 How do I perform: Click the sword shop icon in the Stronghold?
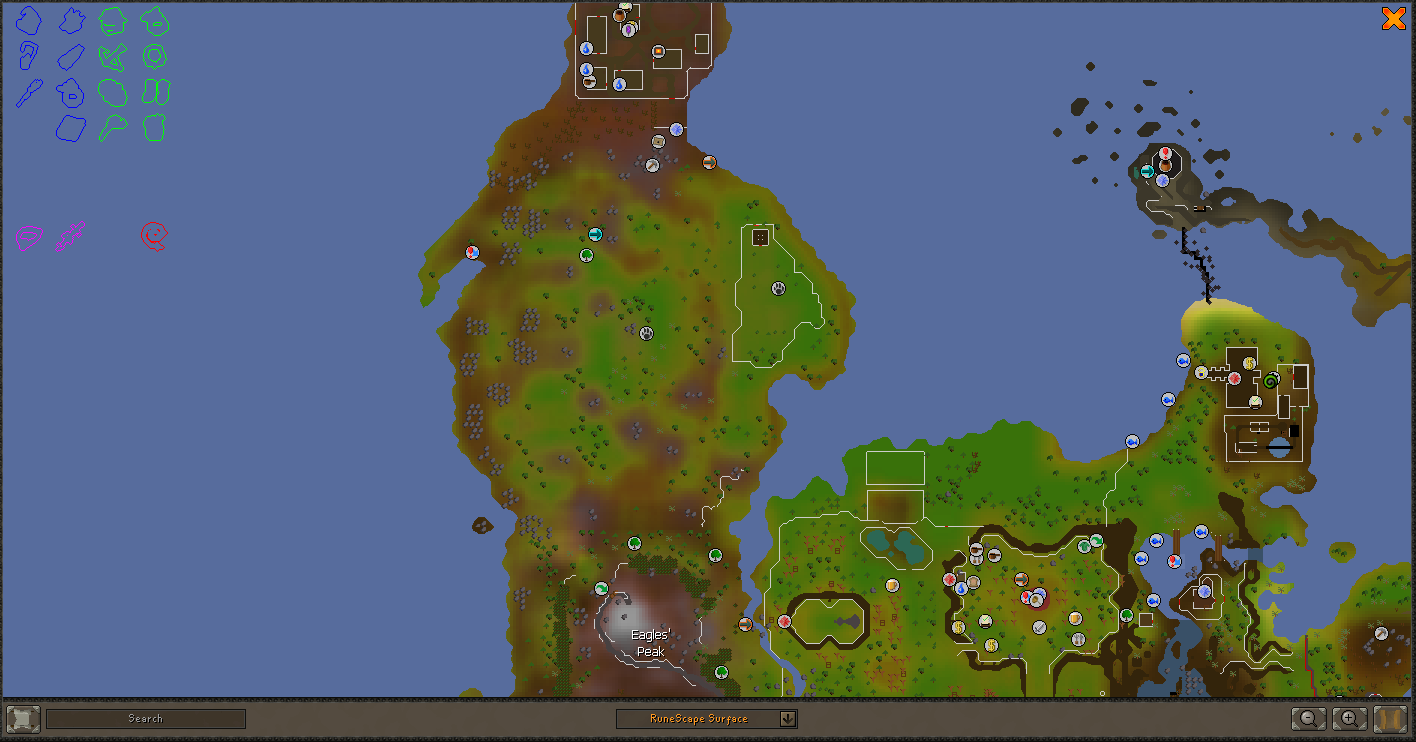pyautogui.click(x=1039, y=627)
